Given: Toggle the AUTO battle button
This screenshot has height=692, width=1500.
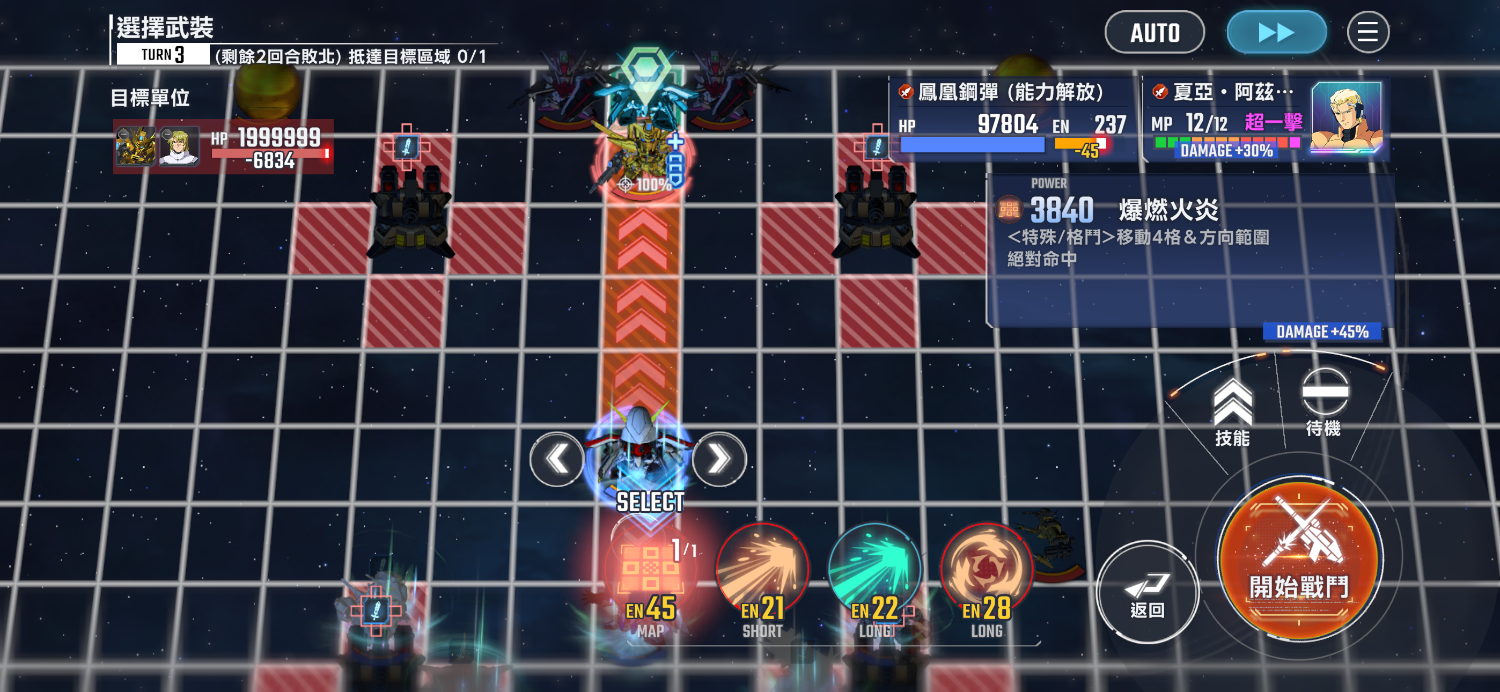Looking at the screenshot, I should point(1155,33).
